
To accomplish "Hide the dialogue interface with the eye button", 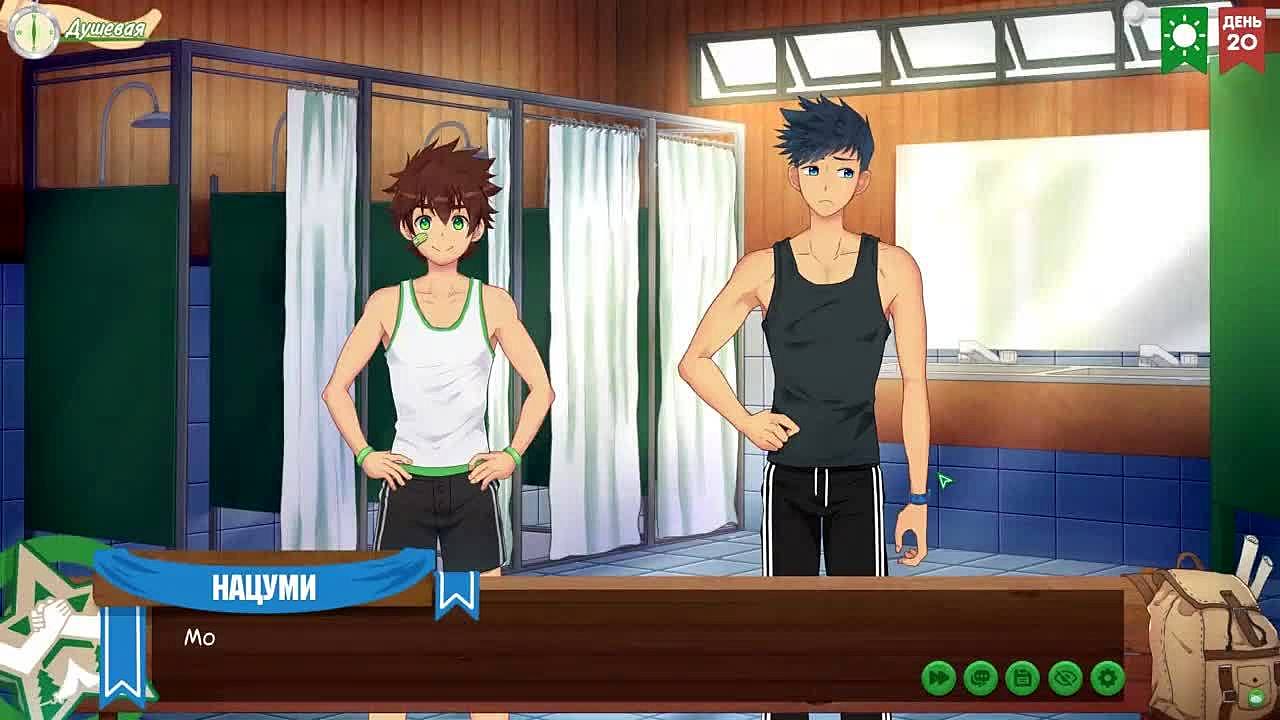I will [1065, 678].
